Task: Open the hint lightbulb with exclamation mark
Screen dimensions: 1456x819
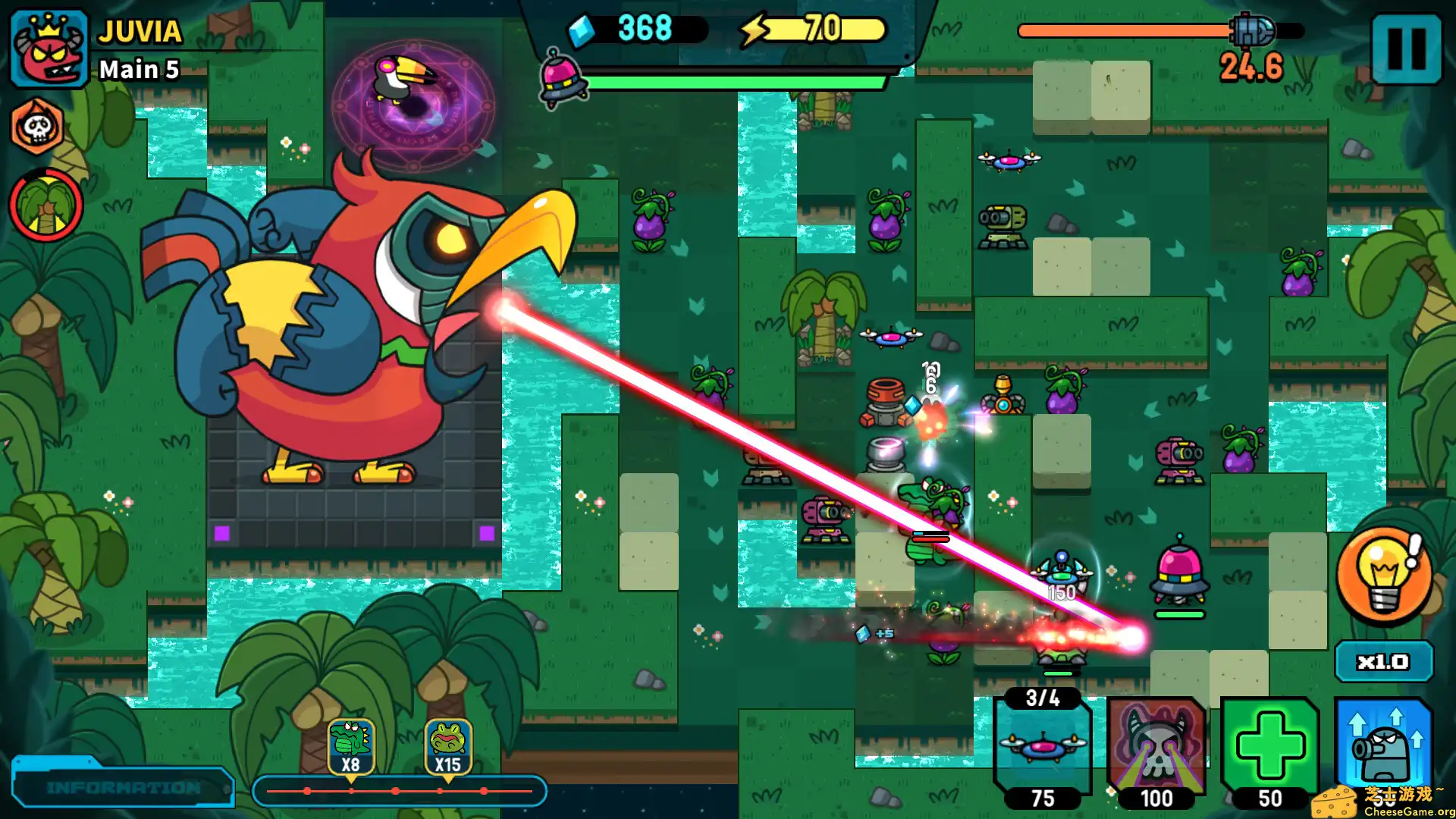Action: pyautogui.click(x=1382, y=579)
